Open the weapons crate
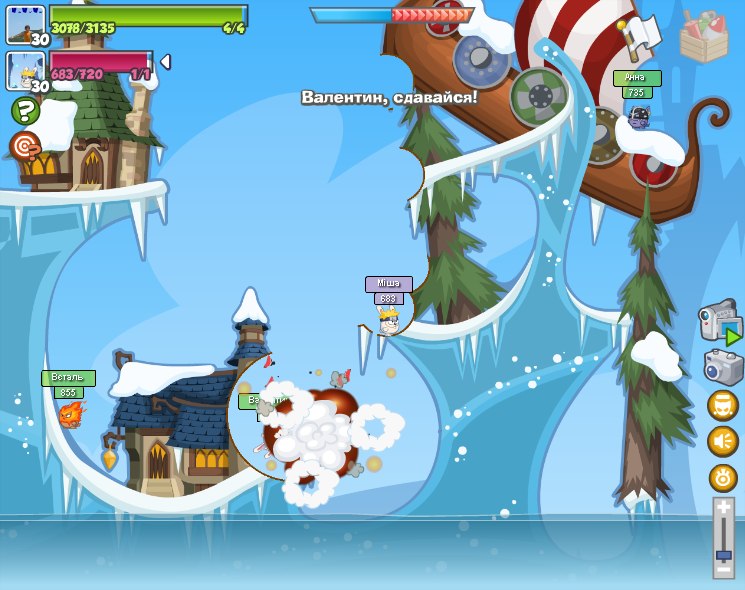The width and height of the screenshot is (745, 590). [703, 37]
